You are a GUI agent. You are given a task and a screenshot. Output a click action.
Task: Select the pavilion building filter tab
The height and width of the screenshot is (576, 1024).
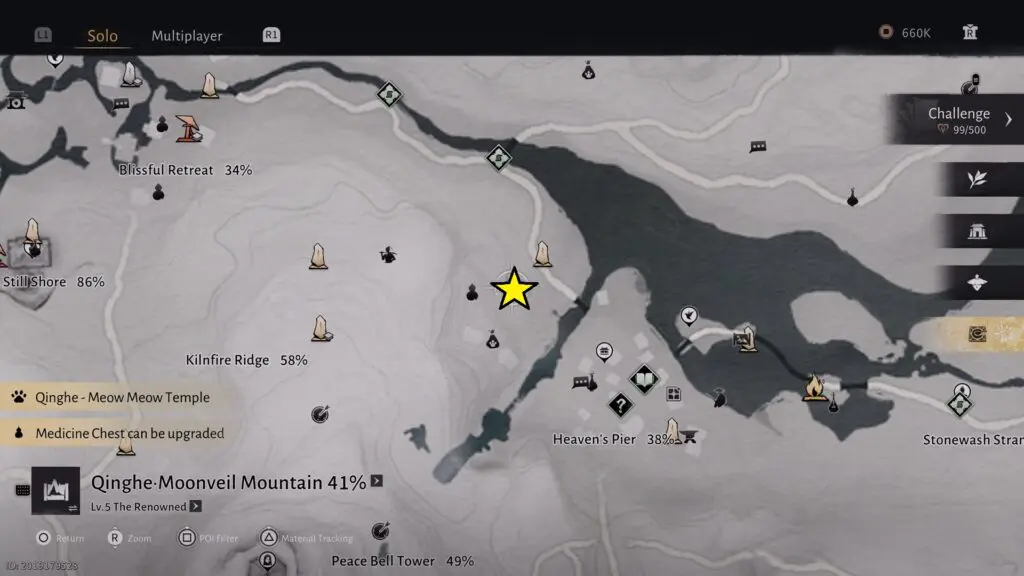click(977, 232)
